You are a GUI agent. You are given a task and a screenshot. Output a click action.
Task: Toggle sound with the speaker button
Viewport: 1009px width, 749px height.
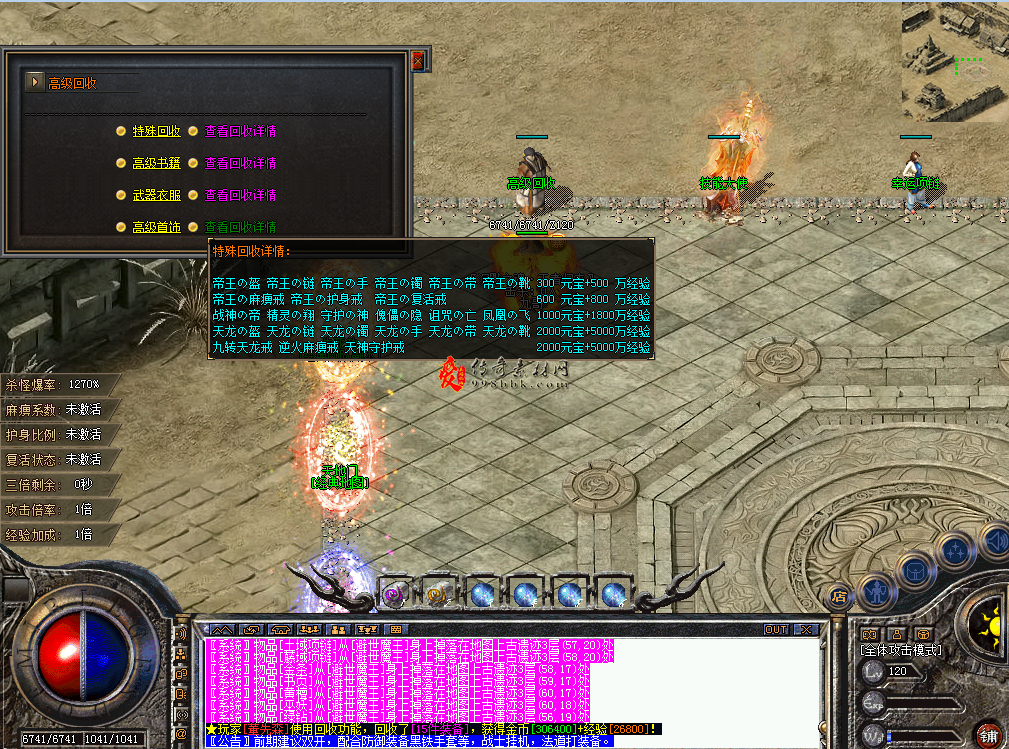pyautogui.click(x=995, y=541)
